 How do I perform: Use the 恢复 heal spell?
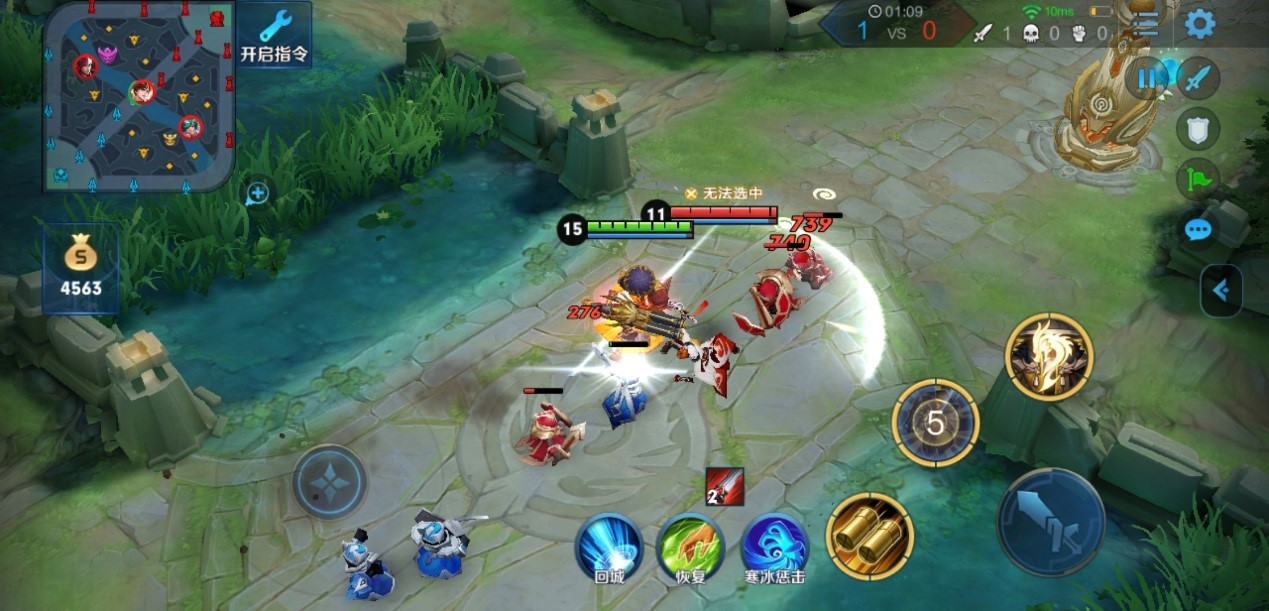[x=689, y=548]
